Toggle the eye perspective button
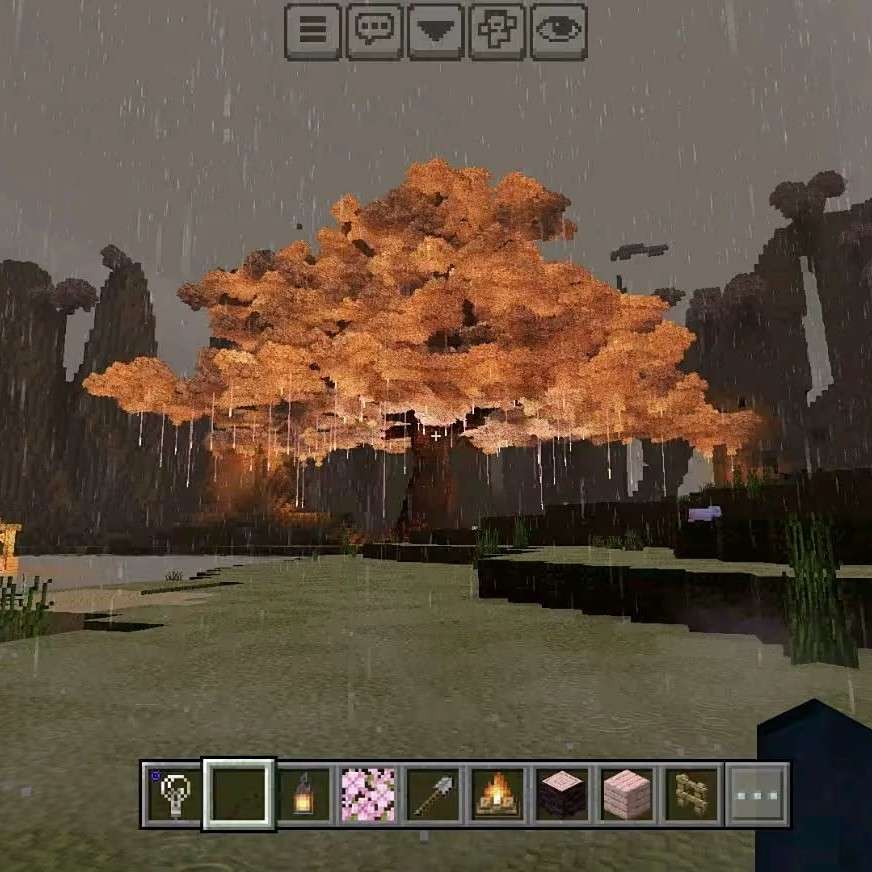This screenshot has height=872, width=872. [x=558, y=31]
